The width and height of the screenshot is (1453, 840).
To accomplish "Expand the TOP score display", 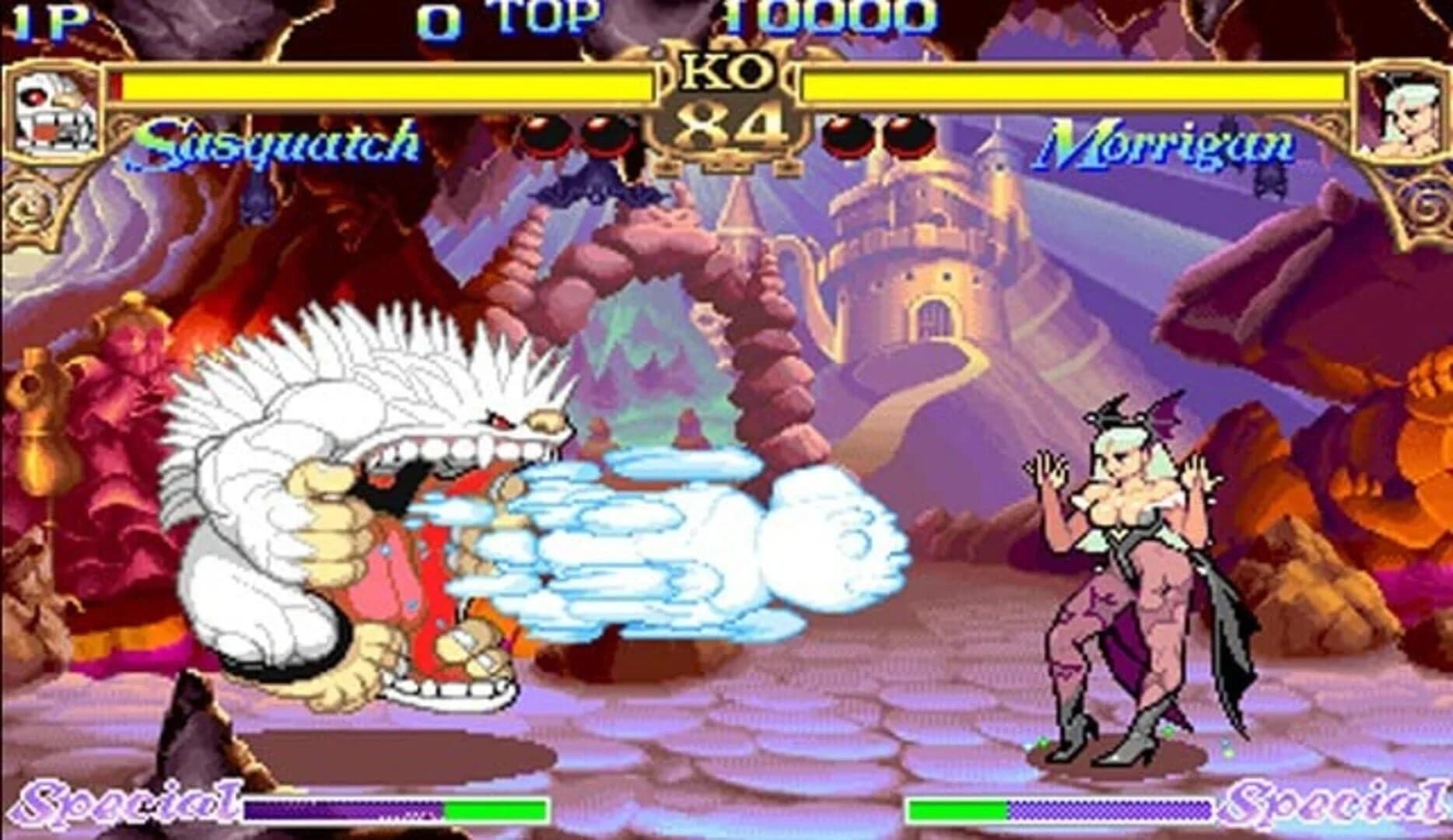I will point(544,17).
